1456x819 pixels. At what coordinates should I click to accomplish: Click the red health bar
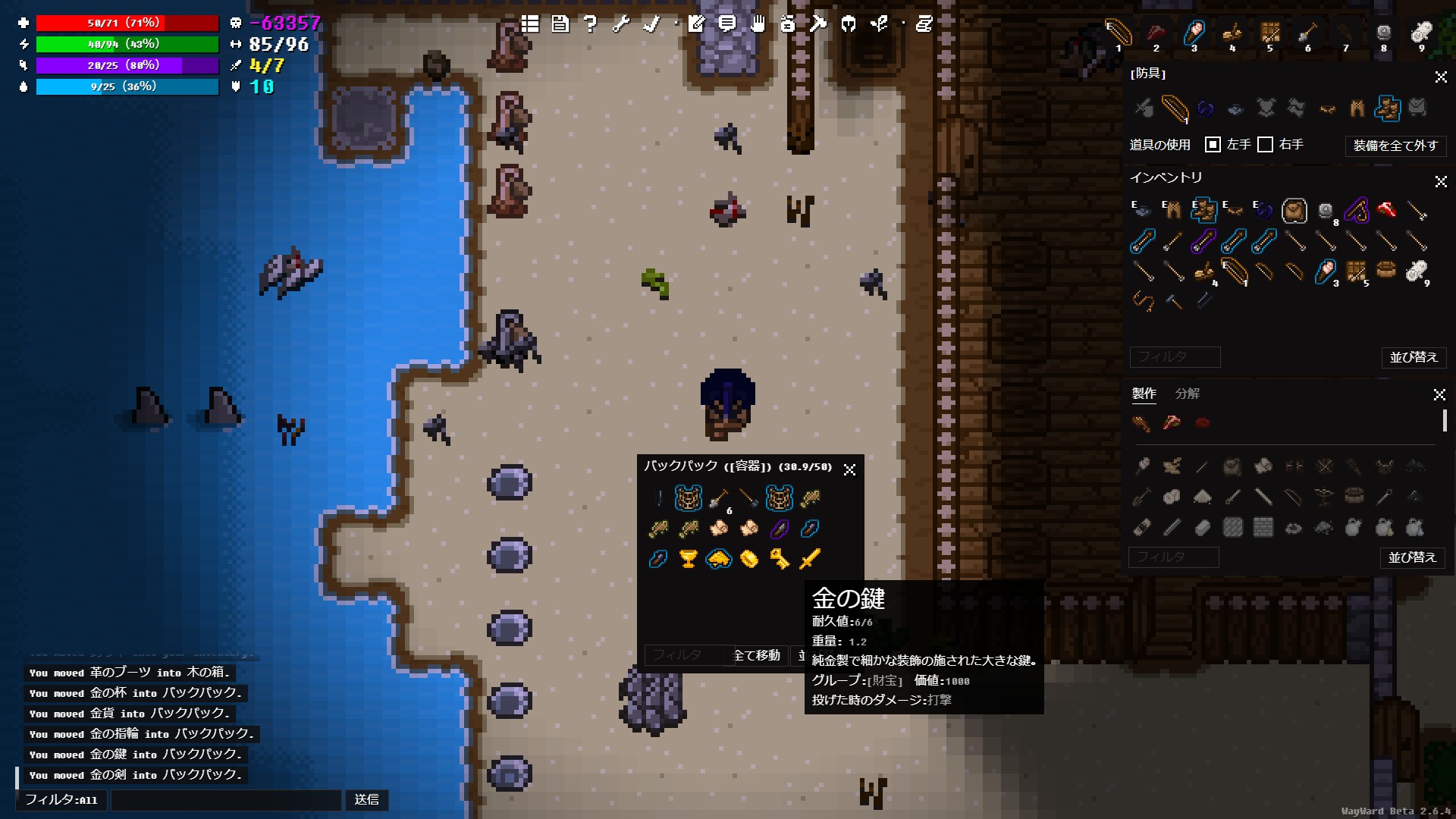[125, 23]
